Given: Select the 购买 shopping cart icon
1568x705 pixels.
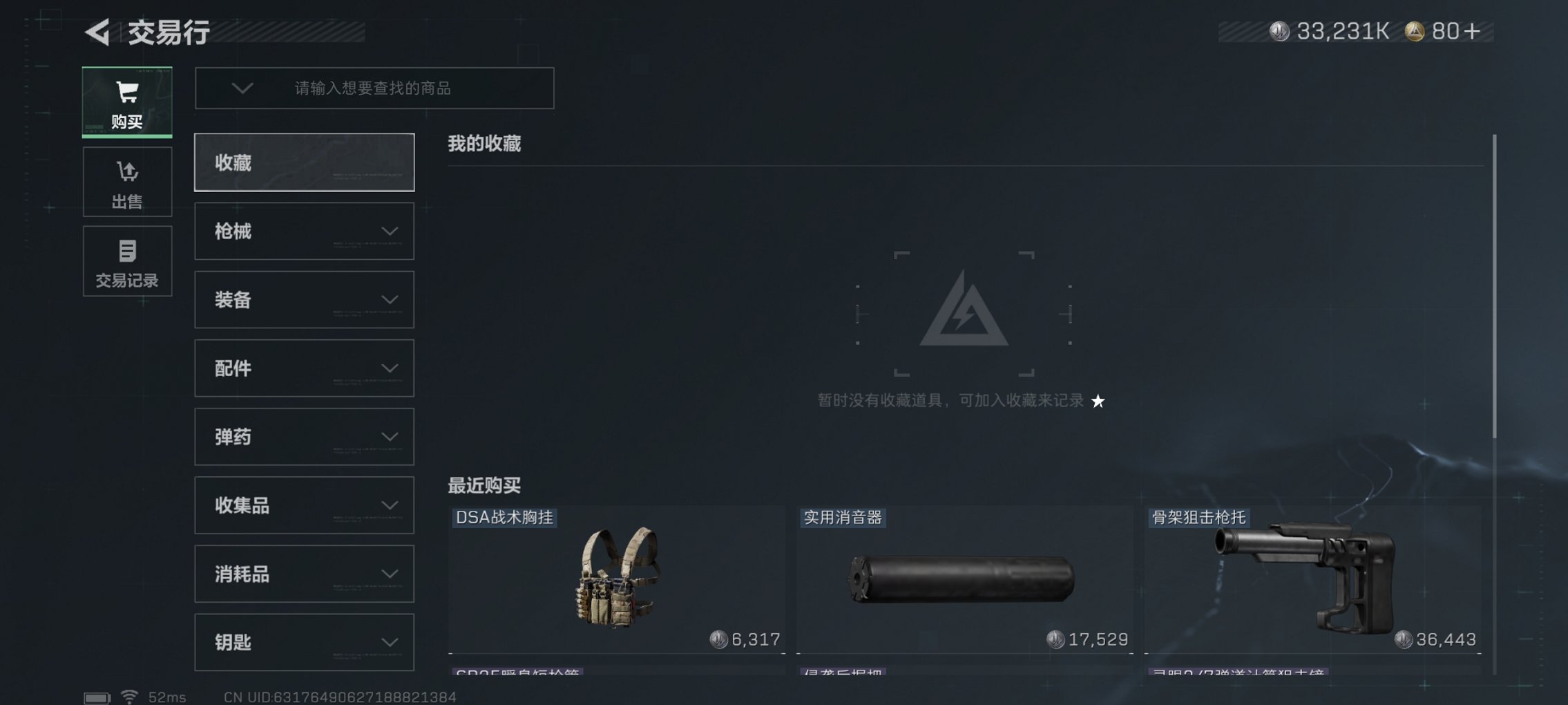Looking at the screenshot, I should tap(126, 91).
